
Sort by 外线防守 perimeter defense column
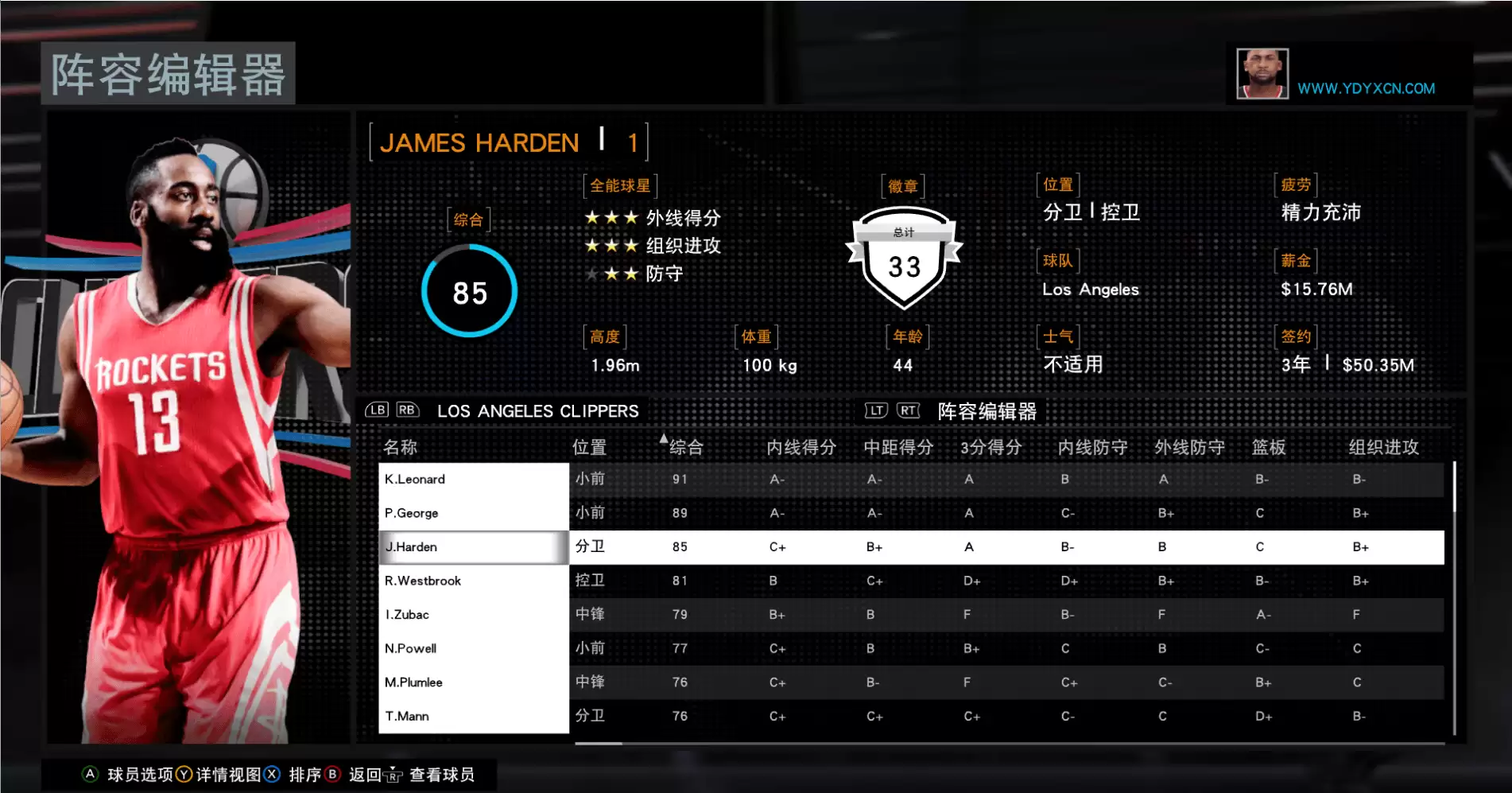click(x=1189, y=447)
